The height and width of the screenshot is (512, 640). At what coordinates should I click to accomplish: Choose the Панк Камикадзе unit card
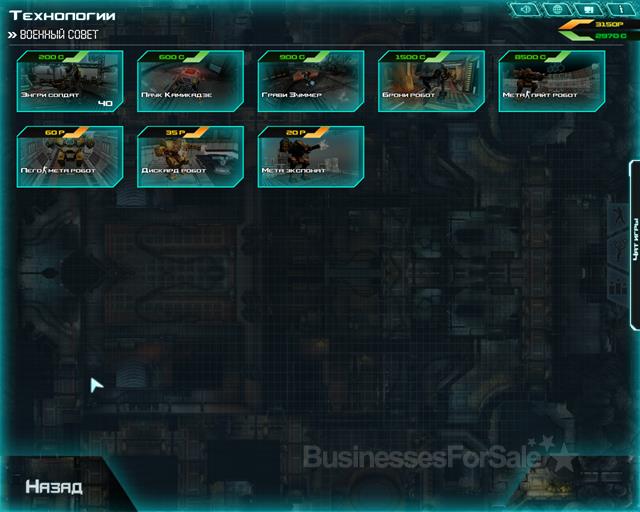point(190,81)
